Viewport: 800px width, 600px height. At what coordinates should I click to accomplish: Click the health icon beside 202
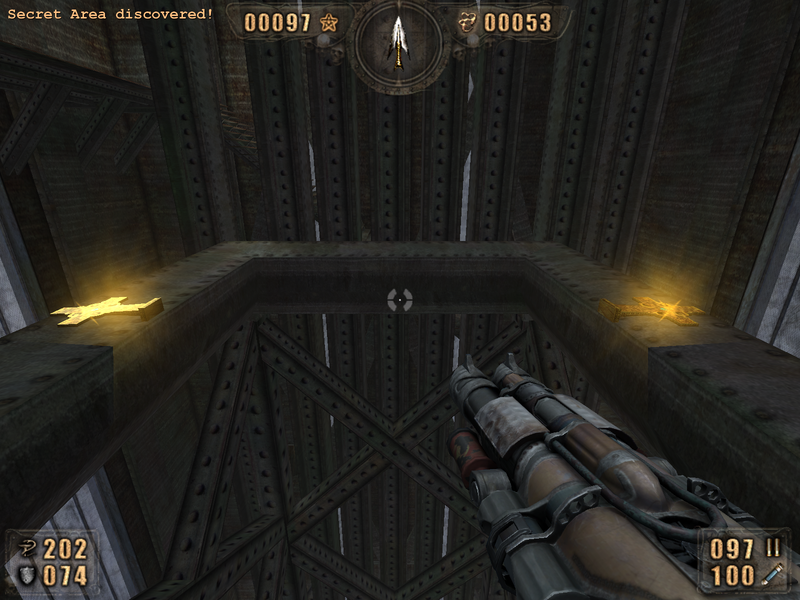tap(26, 548)
